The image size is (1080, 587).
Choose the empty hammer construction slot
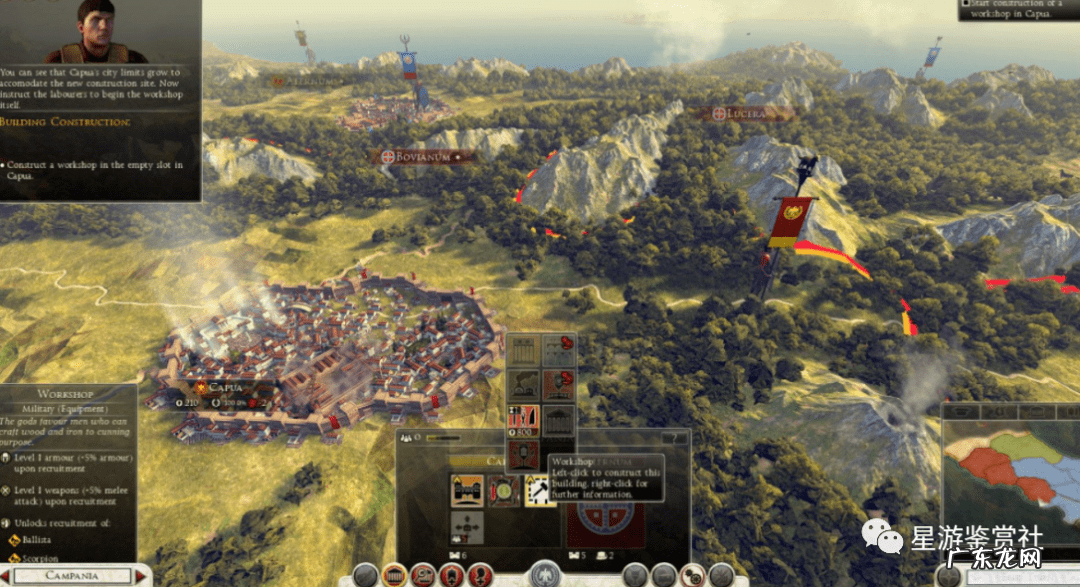[x=540, y=490]
